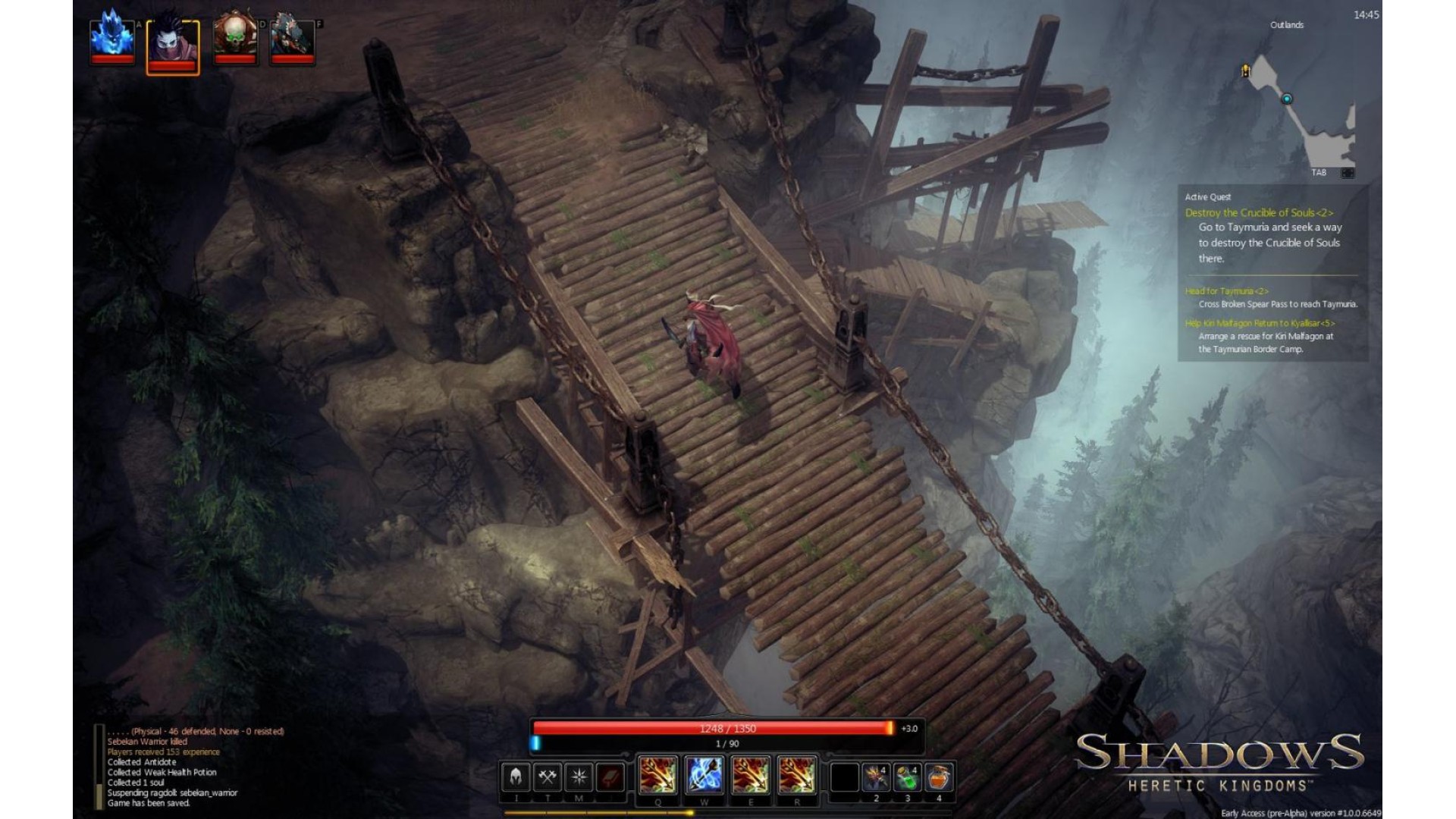This screenshot has height=819, width=1456.
Task: Open the helmet inventory button
Action: point(516,777)
